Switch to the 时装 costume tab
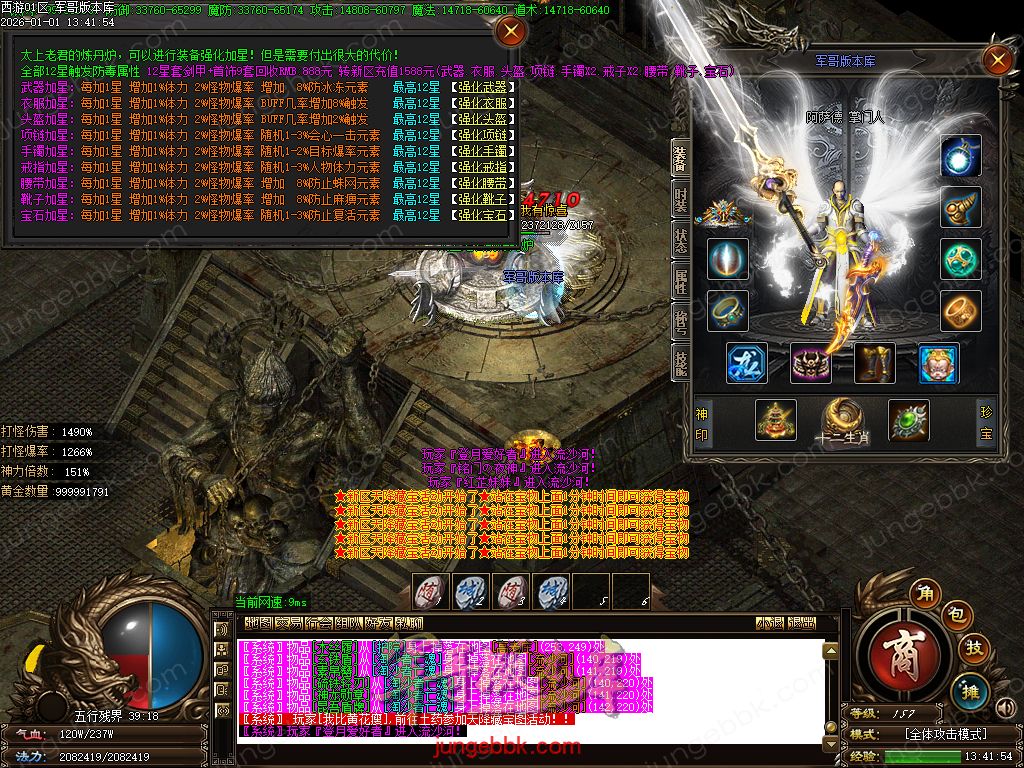 point(681,200)
